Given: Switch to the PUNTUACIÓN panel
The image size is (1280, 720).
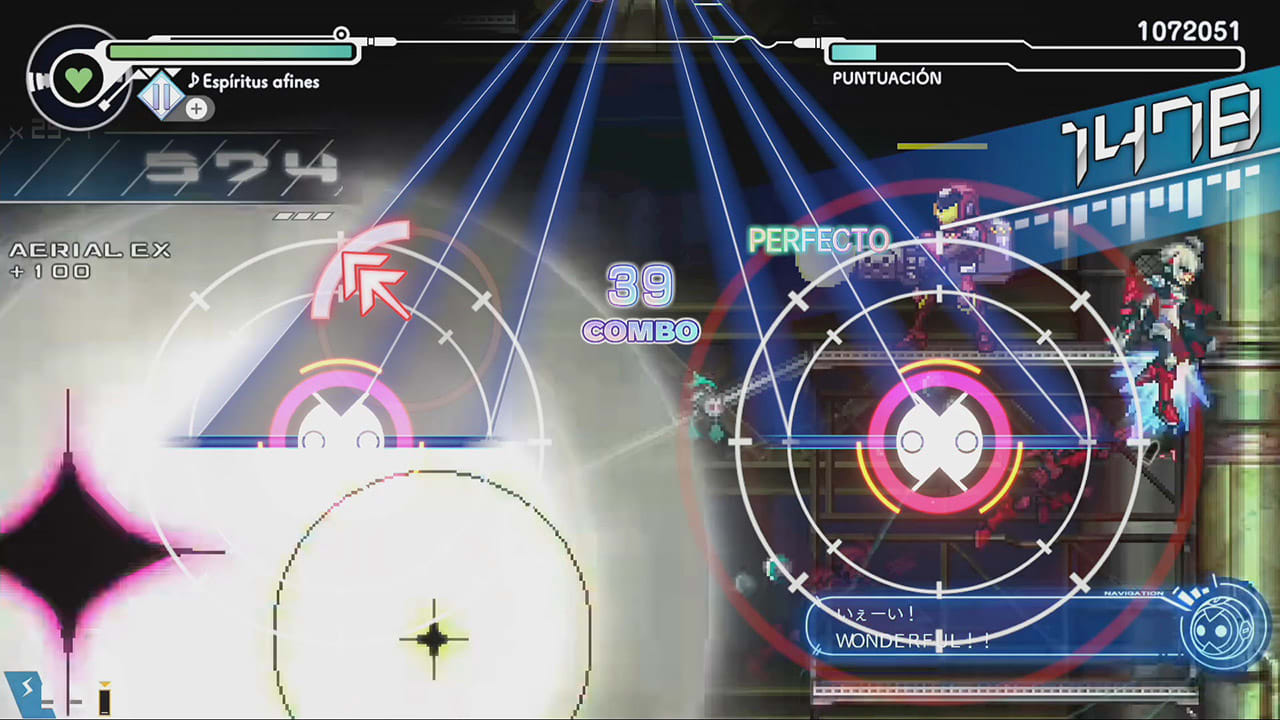Looking at the screenshot, I should click(x=887, y=77).
